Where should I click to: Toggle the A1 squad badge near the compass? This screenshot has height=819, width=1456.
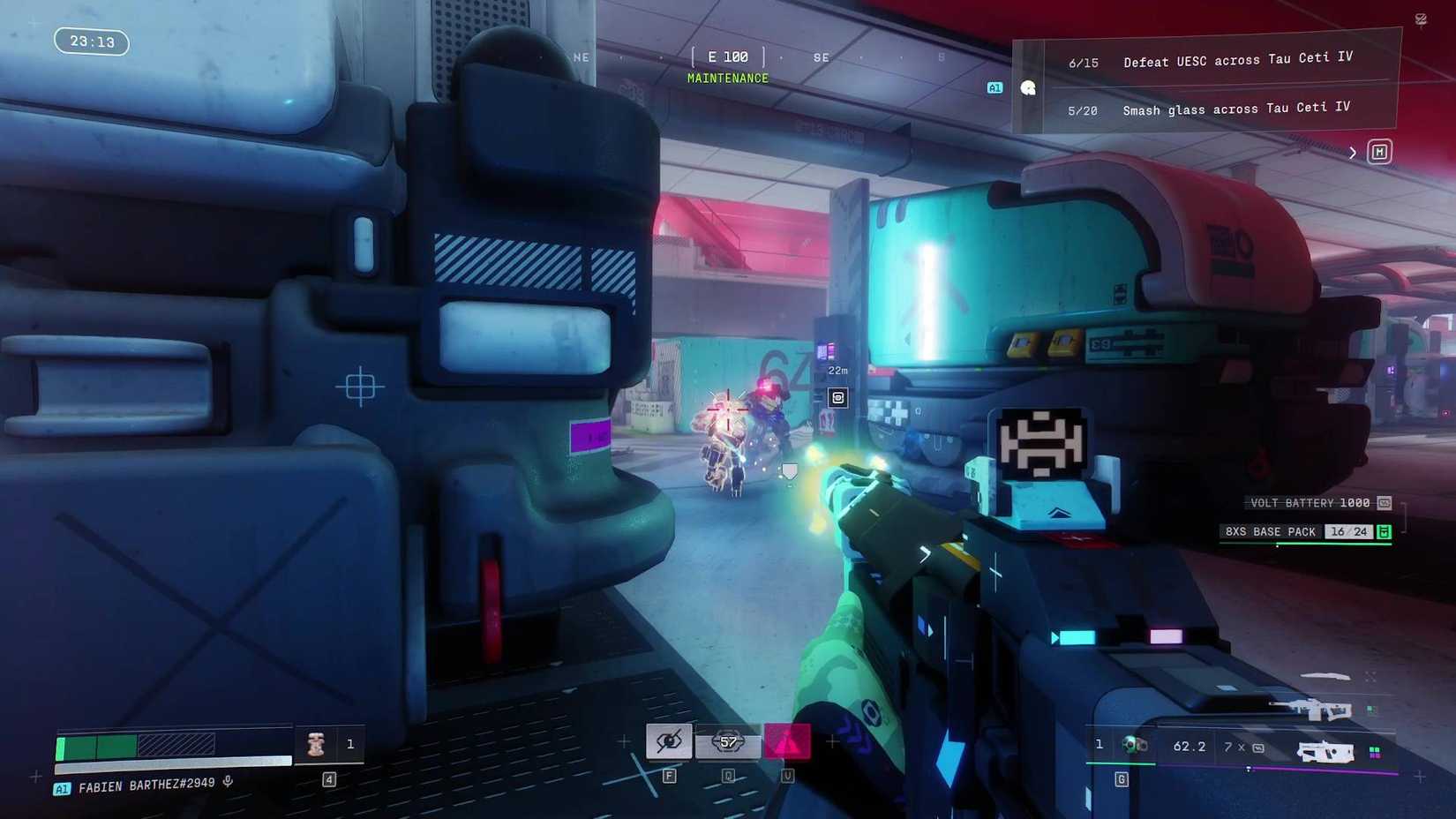pyautogui.click(x=994, y=88)
